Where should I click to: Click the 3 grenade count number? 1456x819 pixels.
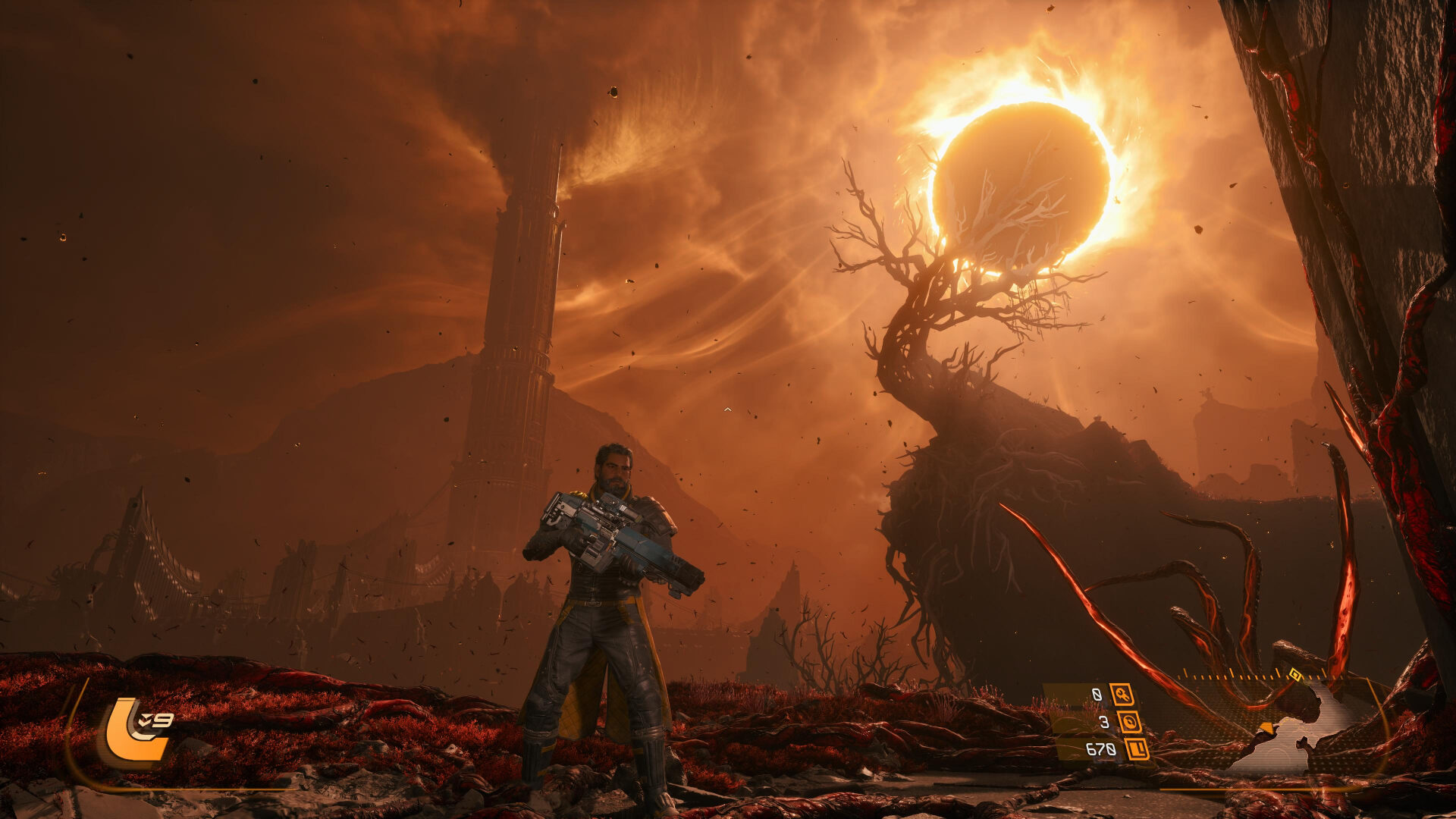pos(1103,721)
